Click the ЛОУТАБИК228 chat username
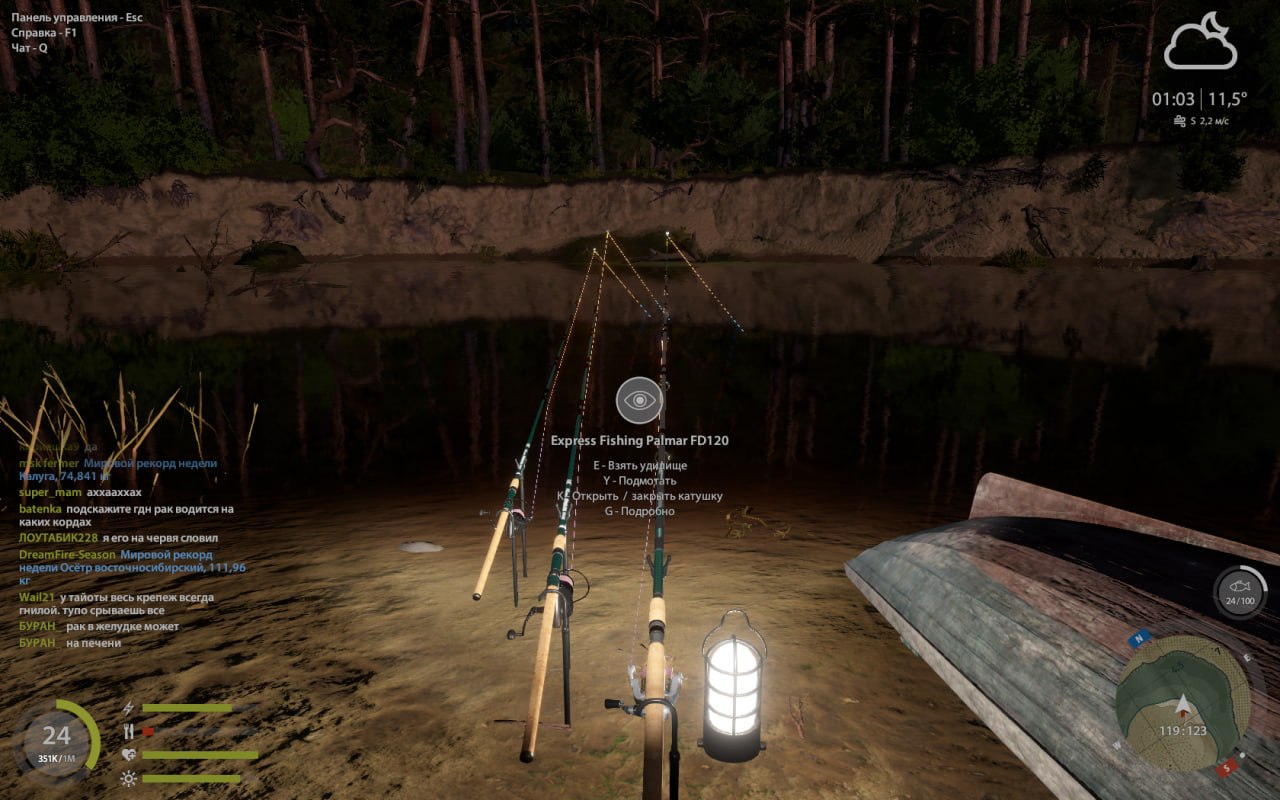This screenshot has width=1280, height=800. tap(58, 538)
